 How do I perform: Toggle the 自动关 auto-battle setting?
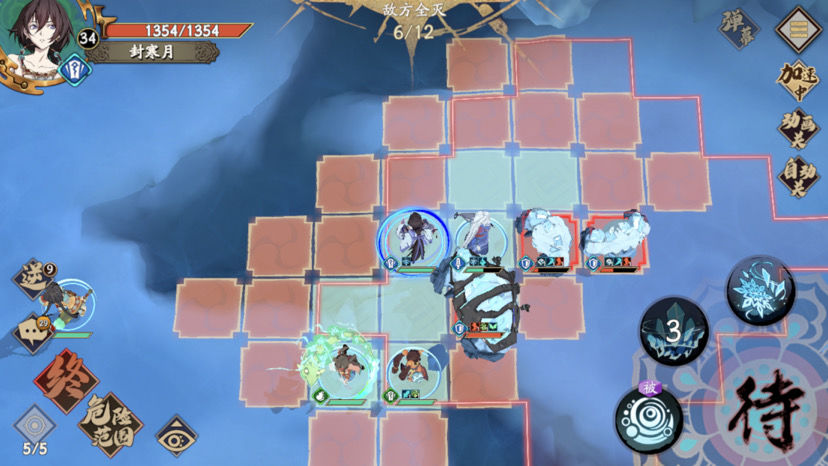click(x=800, y=176)
